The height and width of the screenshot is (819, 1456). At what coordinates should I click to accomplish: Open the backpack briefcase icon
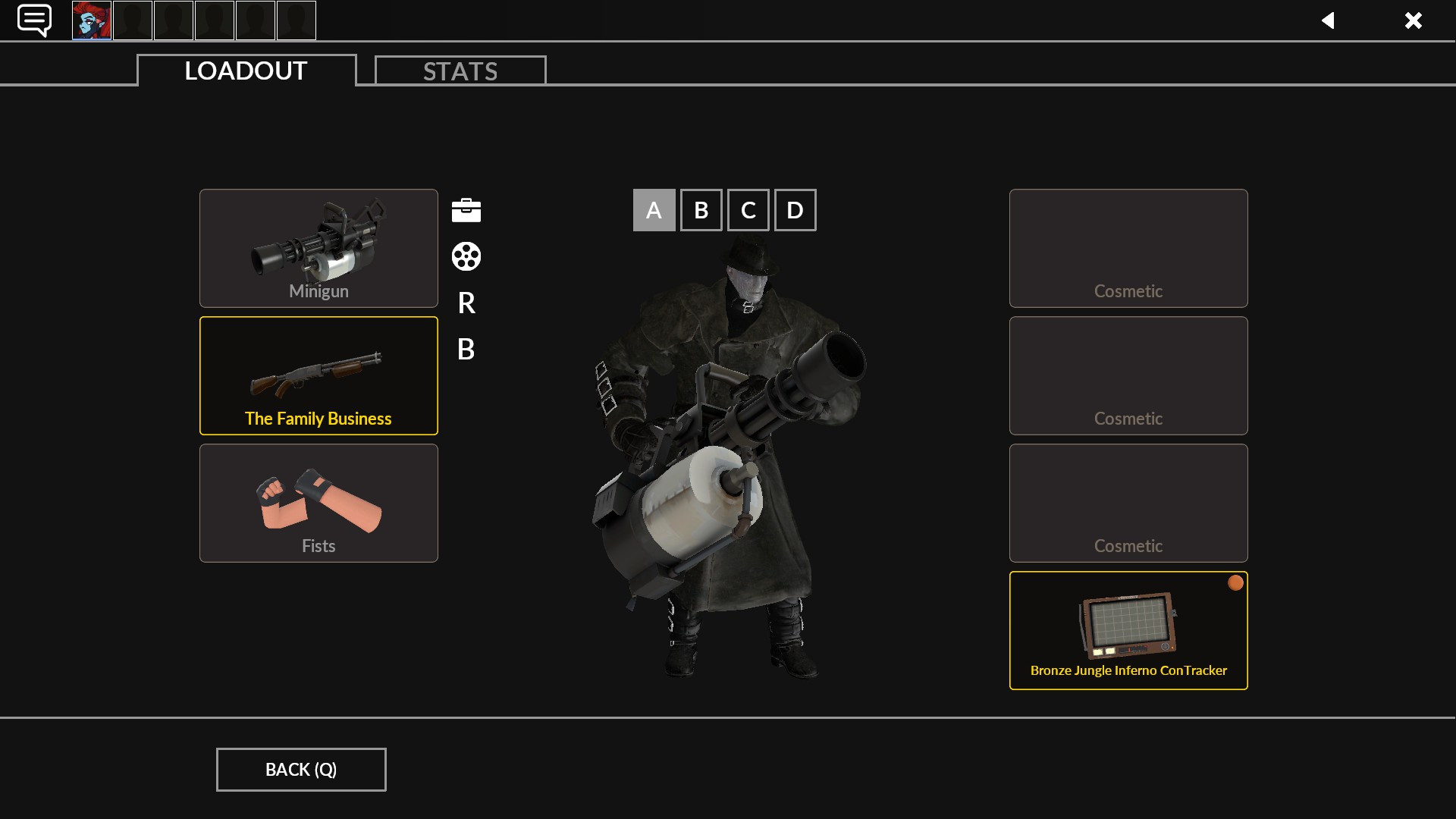pos(465,210)
